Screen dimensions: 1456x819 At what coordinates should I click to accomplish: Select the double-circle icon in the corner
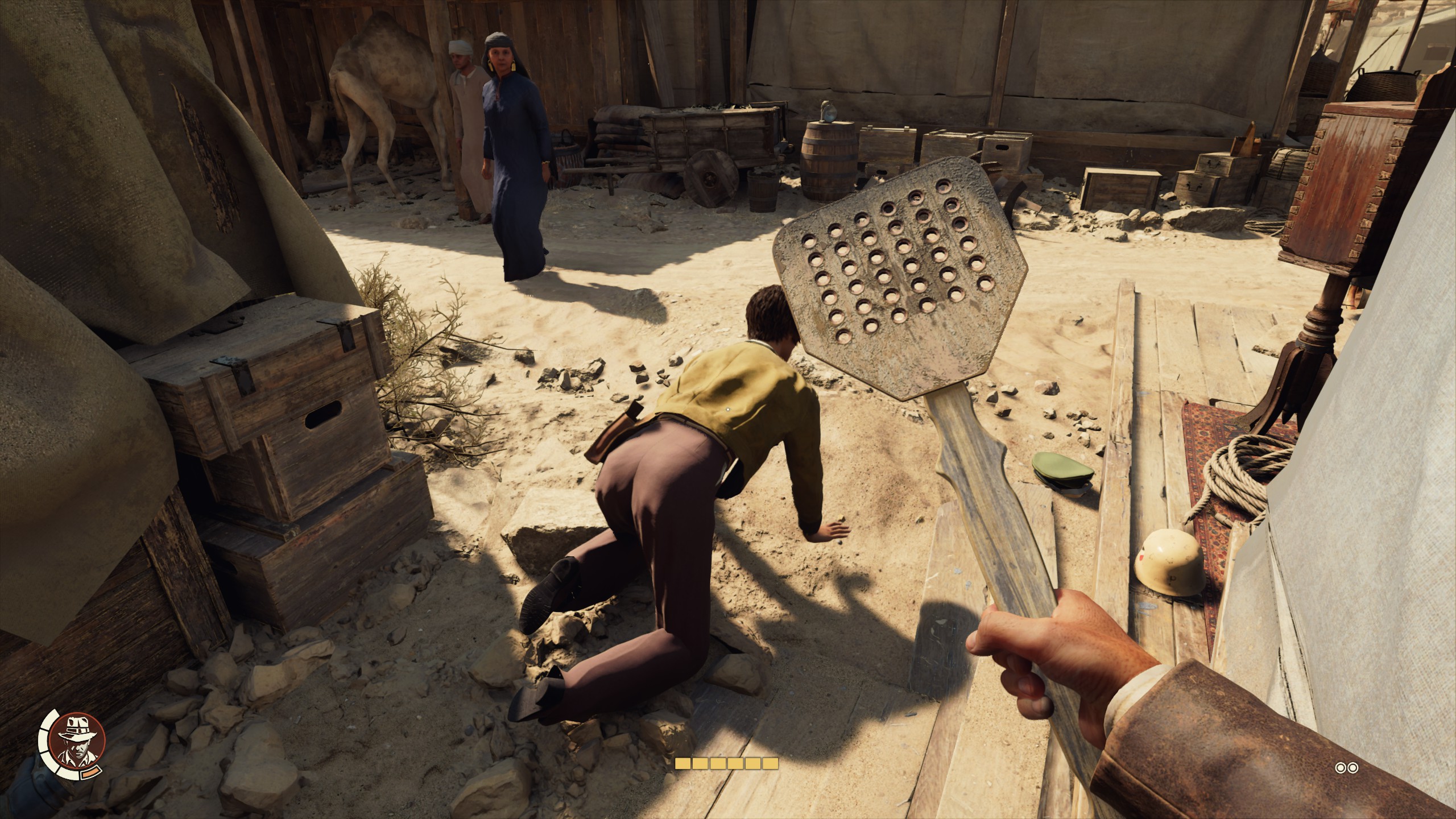[1347, 768]
